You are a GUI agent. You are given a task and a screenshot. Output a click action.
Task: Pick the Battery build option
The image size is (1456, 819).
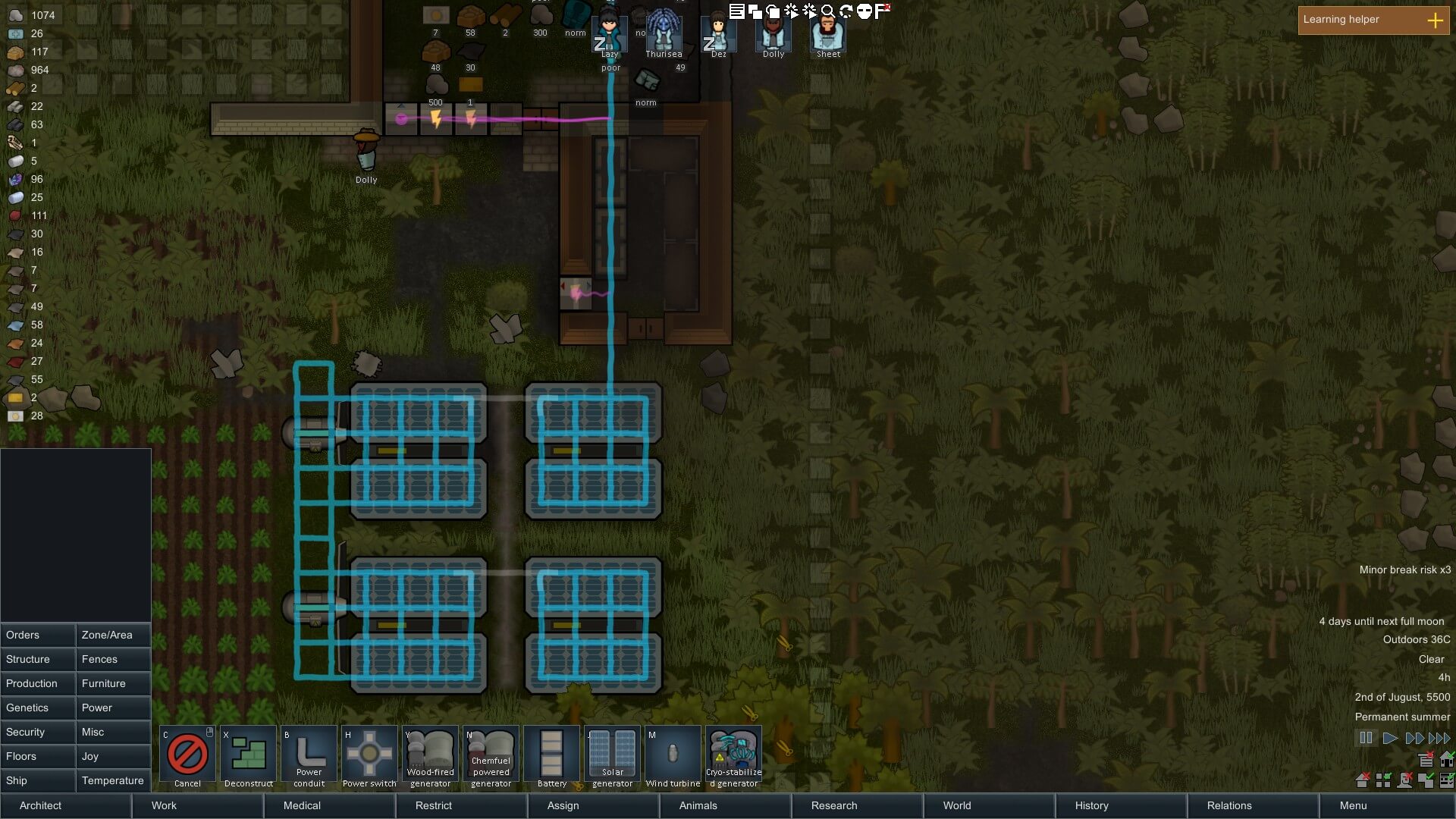point(551,757)
